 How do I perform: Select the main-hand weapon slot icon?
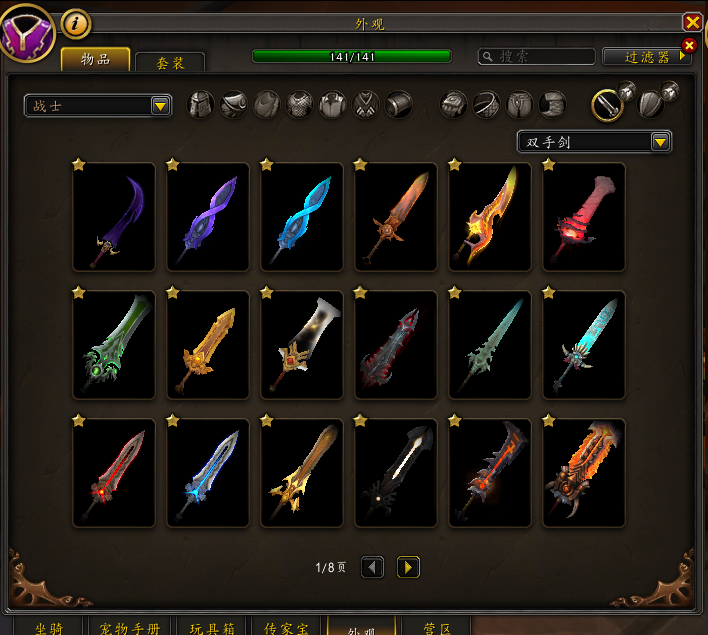(608, 104)
